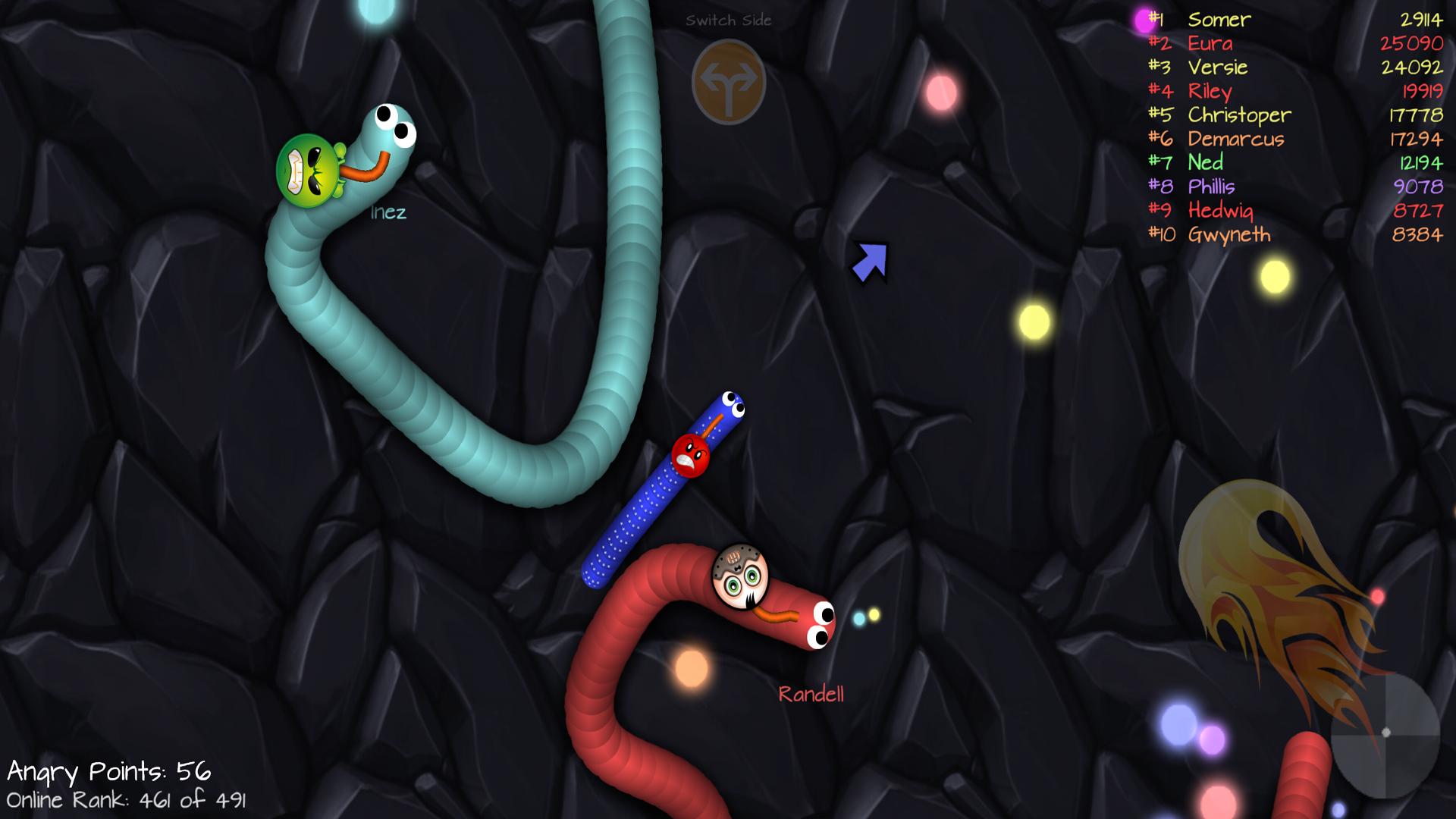Select Christoper's score 17778
Image resolution: width=1456 pixels, height=819 pixels.
pos(1417,115)
